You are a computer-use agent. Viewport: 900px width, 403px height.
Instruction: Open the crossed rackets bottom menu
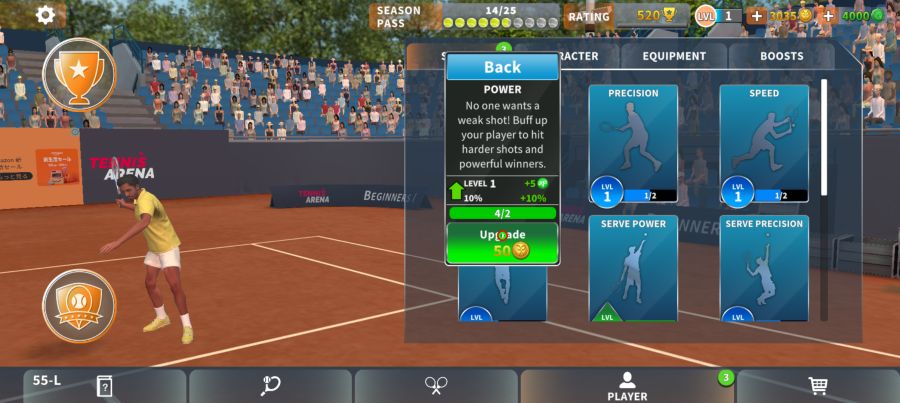[436, 386]
